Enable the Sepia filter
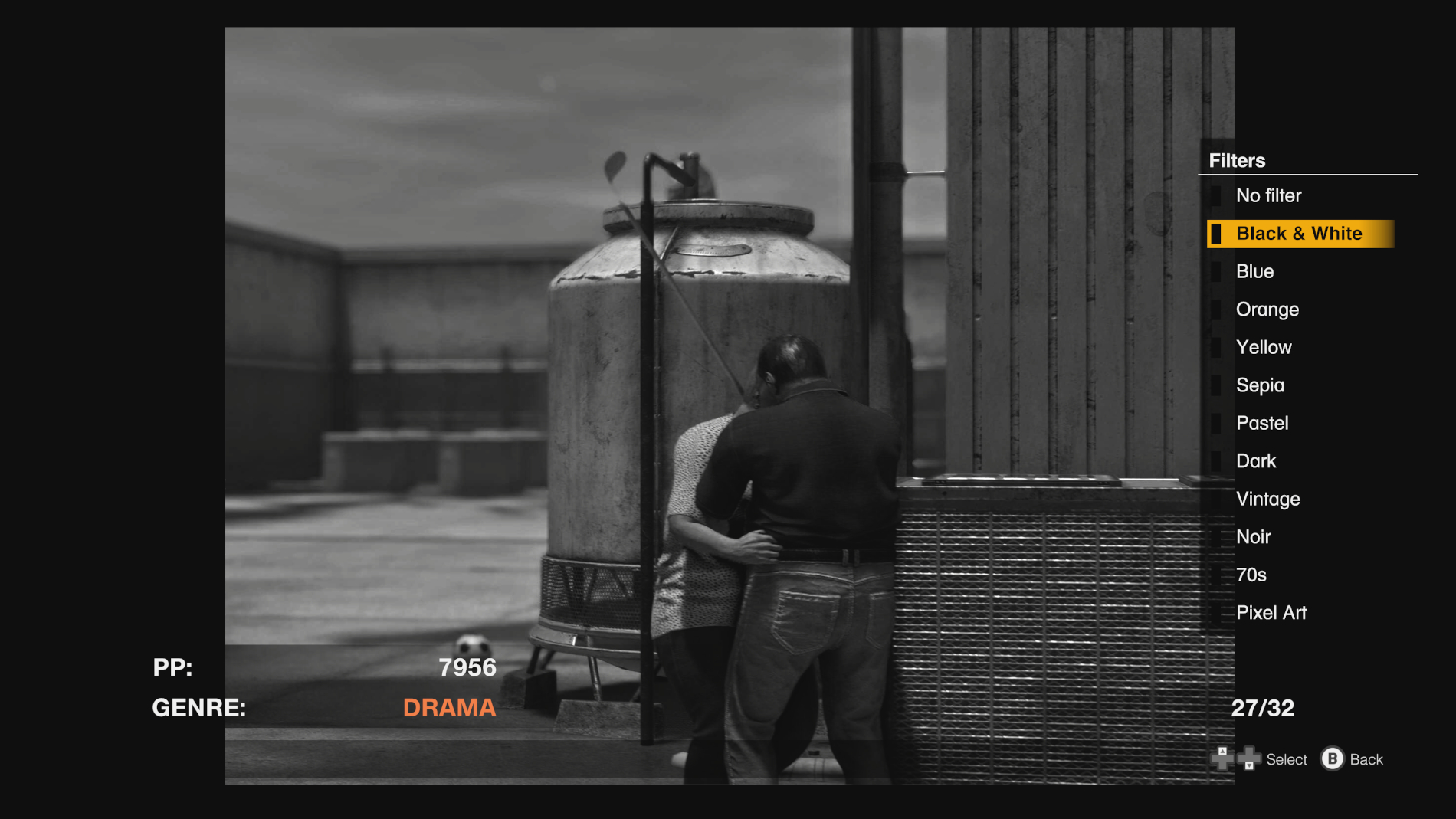The image size is (1456, 819). [1259, 385]
